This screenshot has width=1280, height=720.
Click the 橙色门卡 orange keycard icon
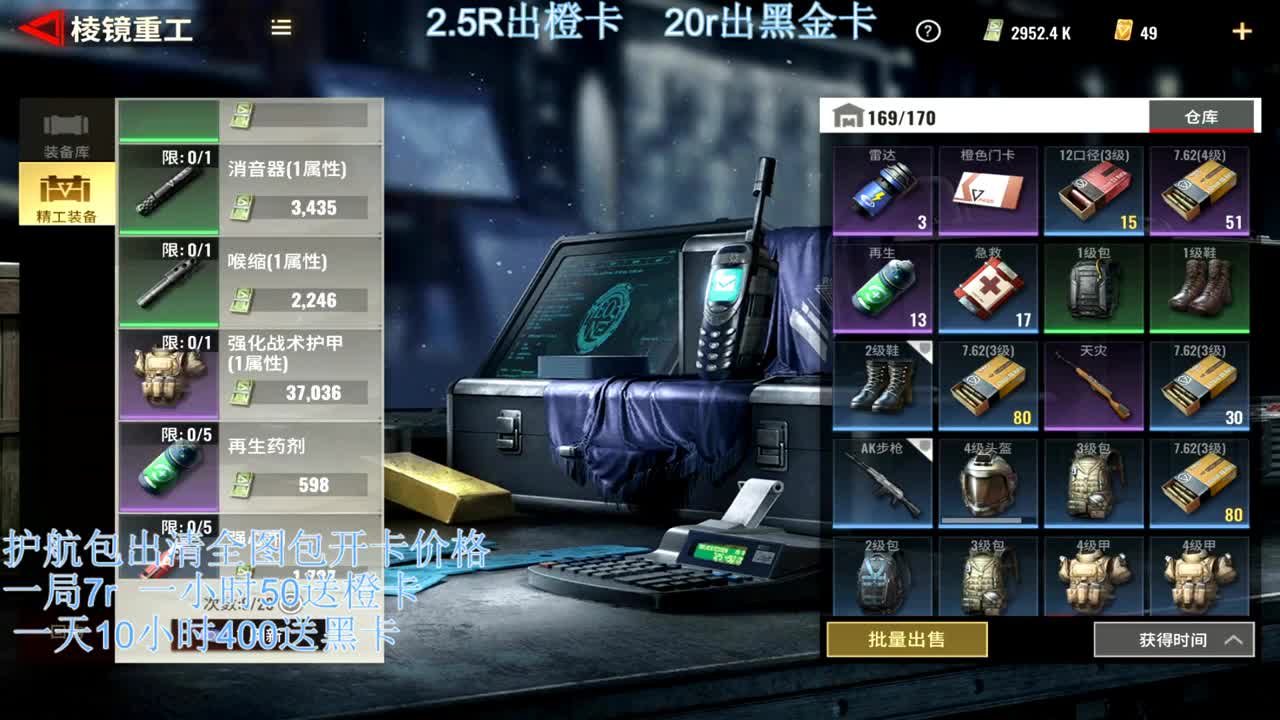pyautogui.click(x=987, y=190)
